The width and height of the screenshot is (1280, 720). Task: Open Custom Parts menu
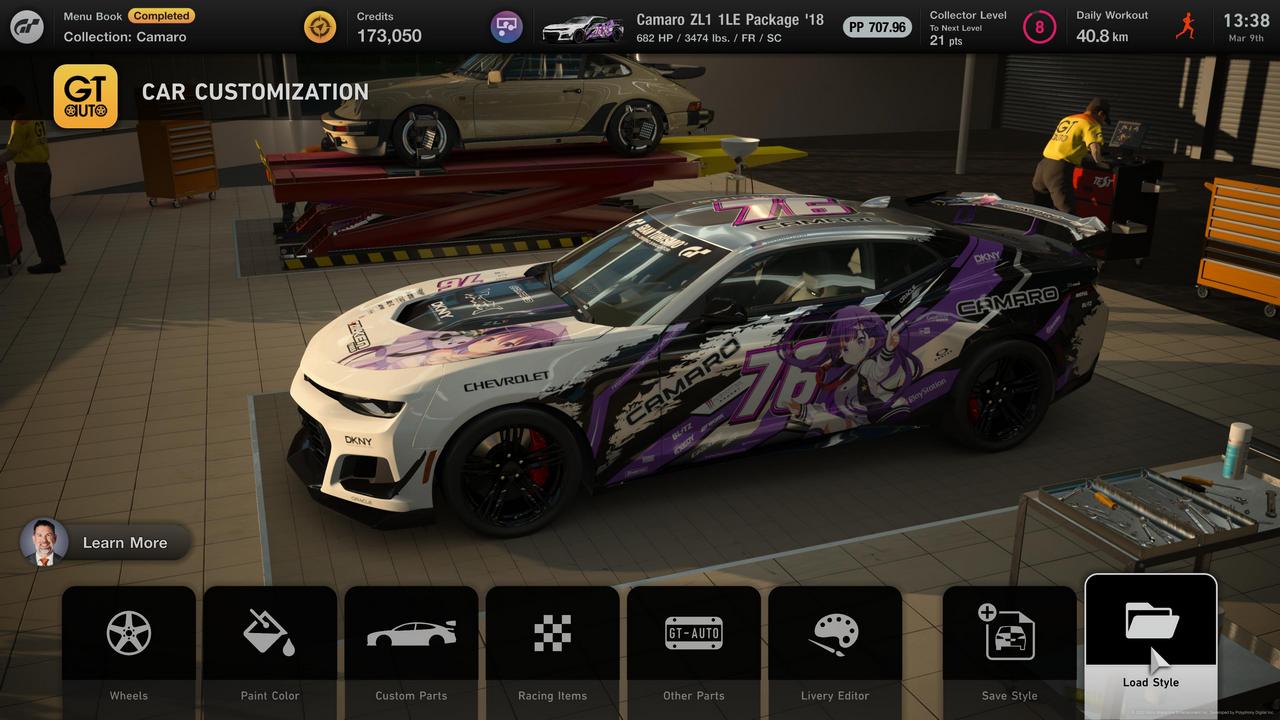(411, 645)
